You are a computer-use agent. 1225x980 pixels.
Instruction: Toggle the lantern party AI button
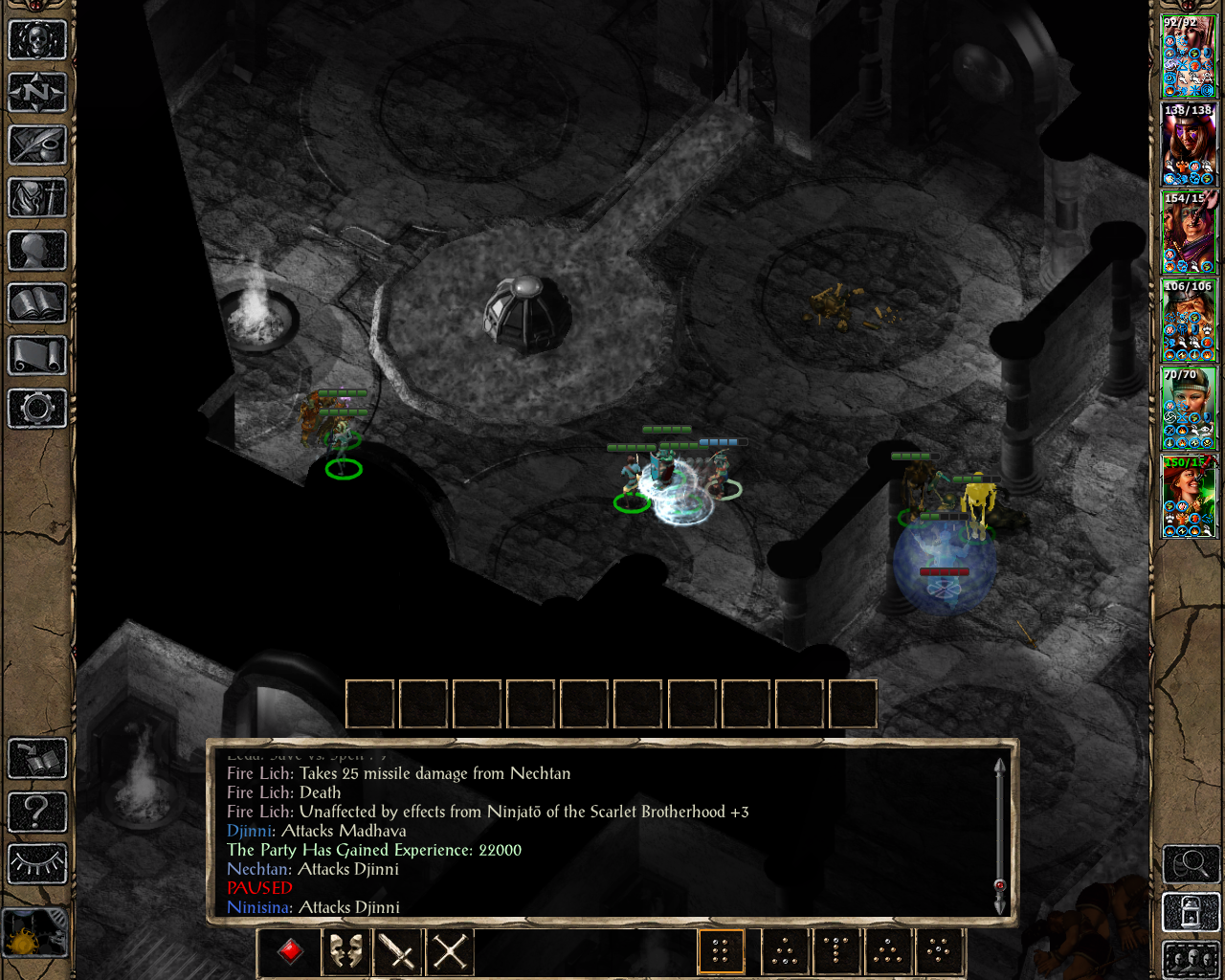click(1191, 912)
